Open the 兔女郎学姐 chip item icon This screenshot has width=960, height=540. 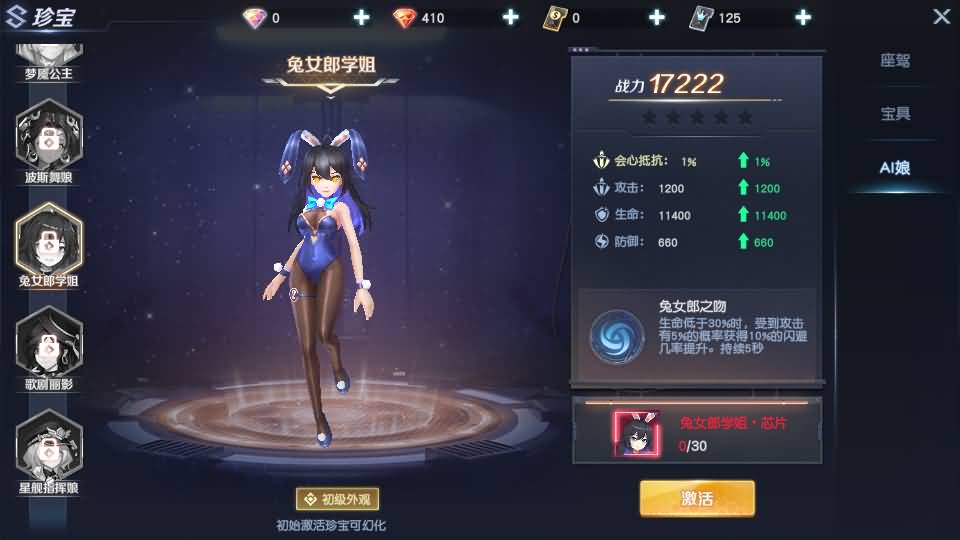pyautogui.click(x=637, y=432)
